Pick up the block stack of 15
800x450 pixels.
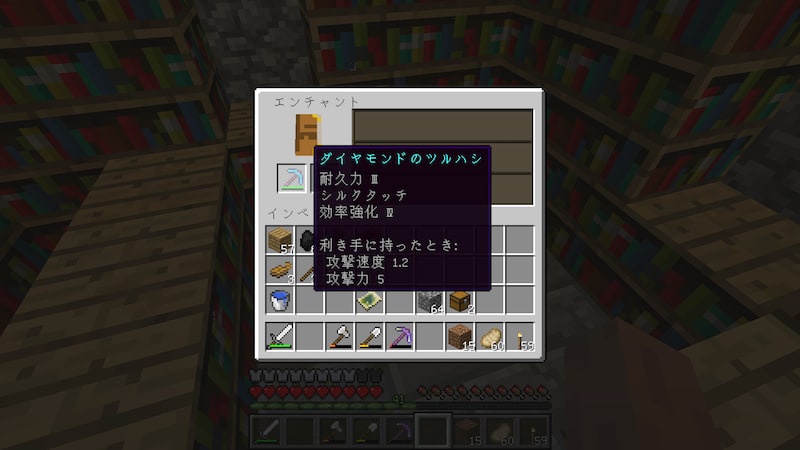[x=459, y=337]
